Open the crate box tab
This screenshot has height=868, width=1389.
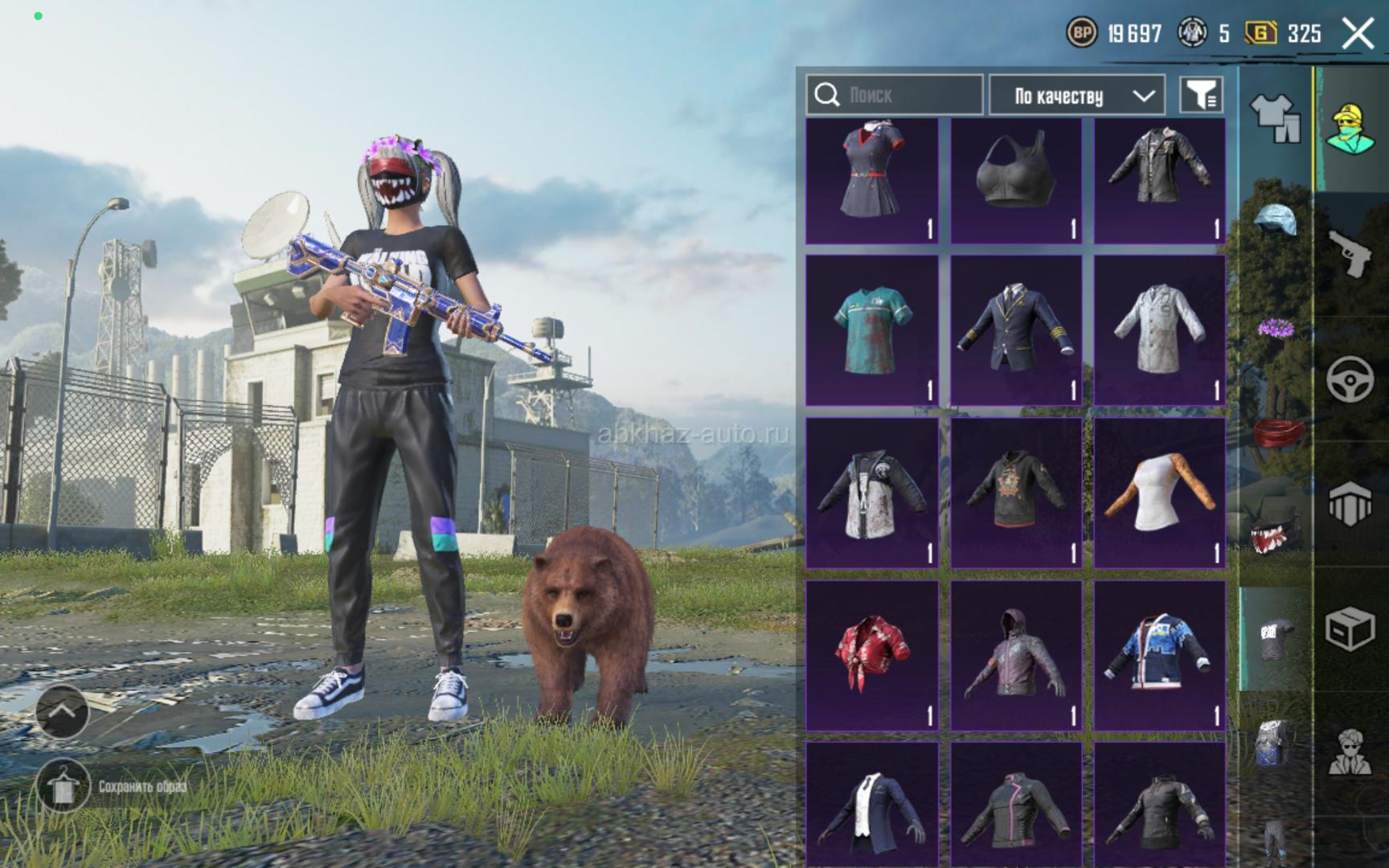point(1350,628)
